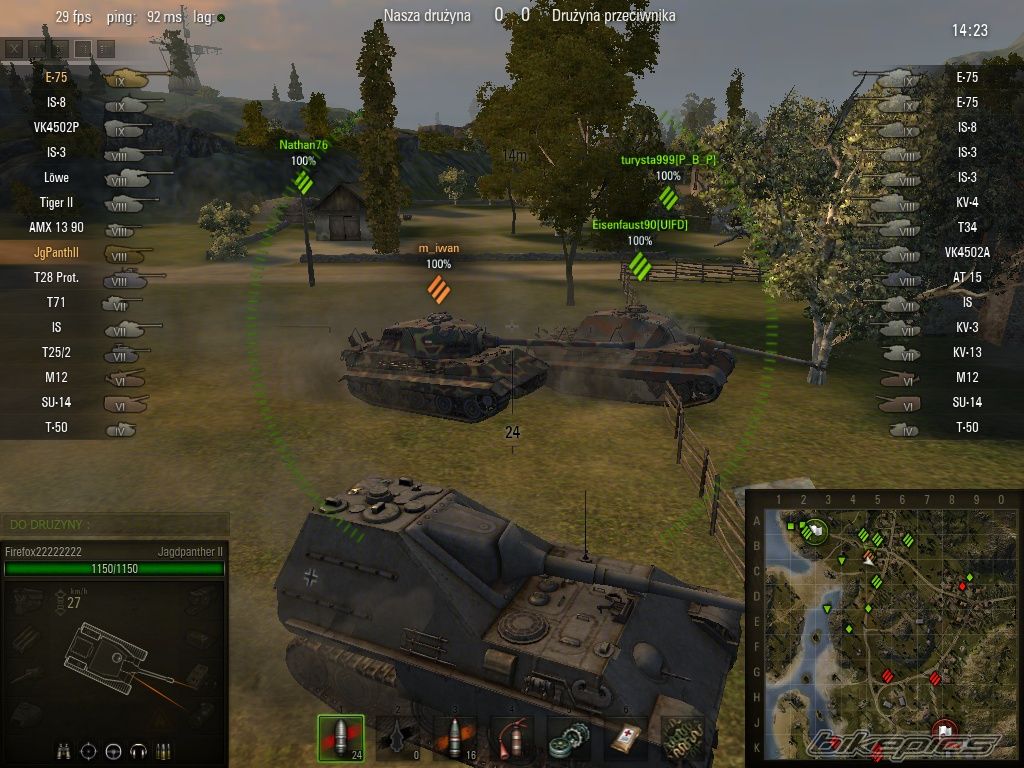Select the armor-piercing shell slot with 24 rounds

pyautogui.click(x=341, y=738)
